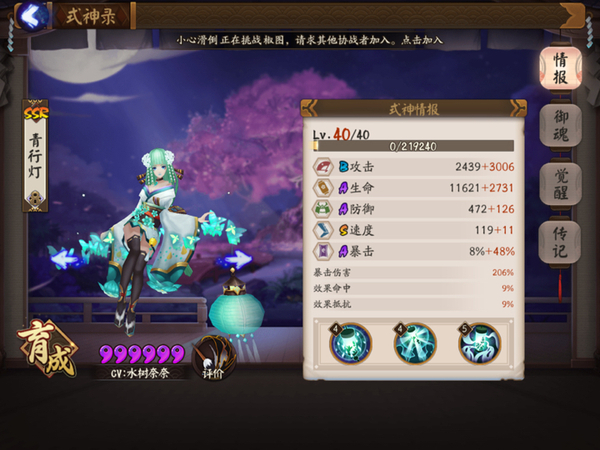Image resolution: width=600 pixels, height=450 pixels.
Task: Switch to the 情报 tab
Action: pos(561,67)
